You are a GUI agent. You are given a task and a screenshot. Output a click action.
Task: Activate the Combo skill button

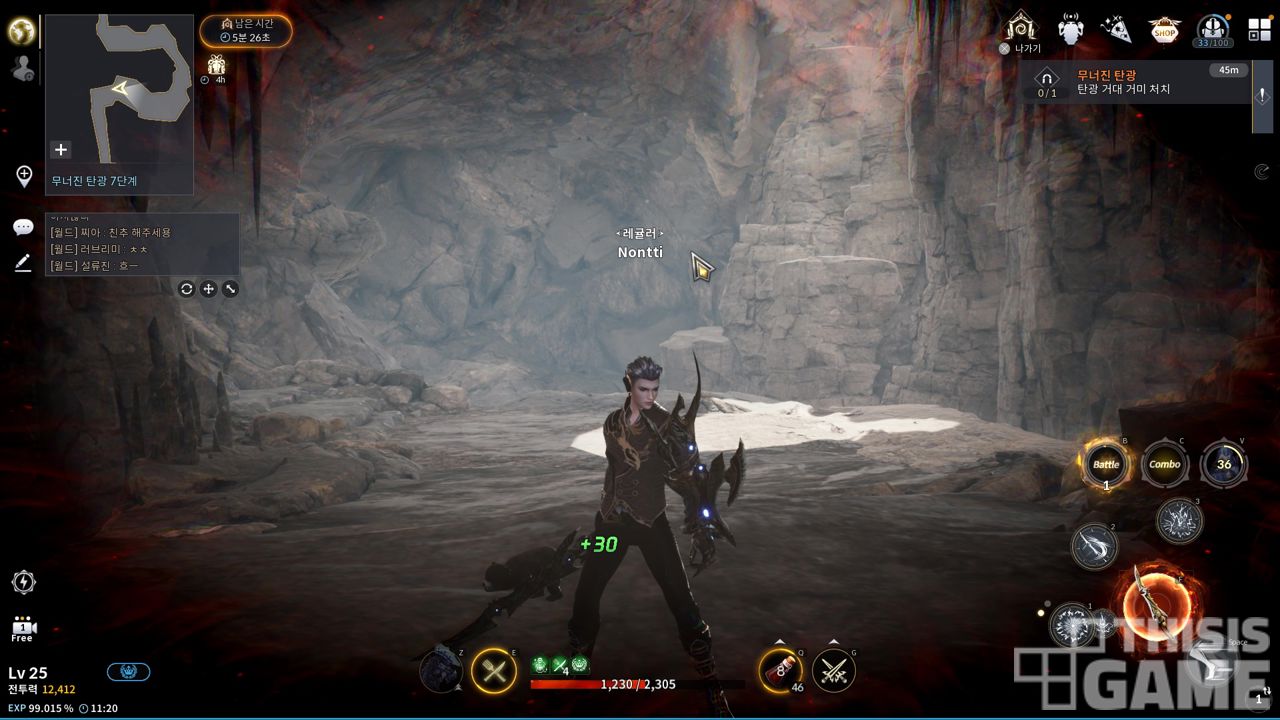[1165, 465]
